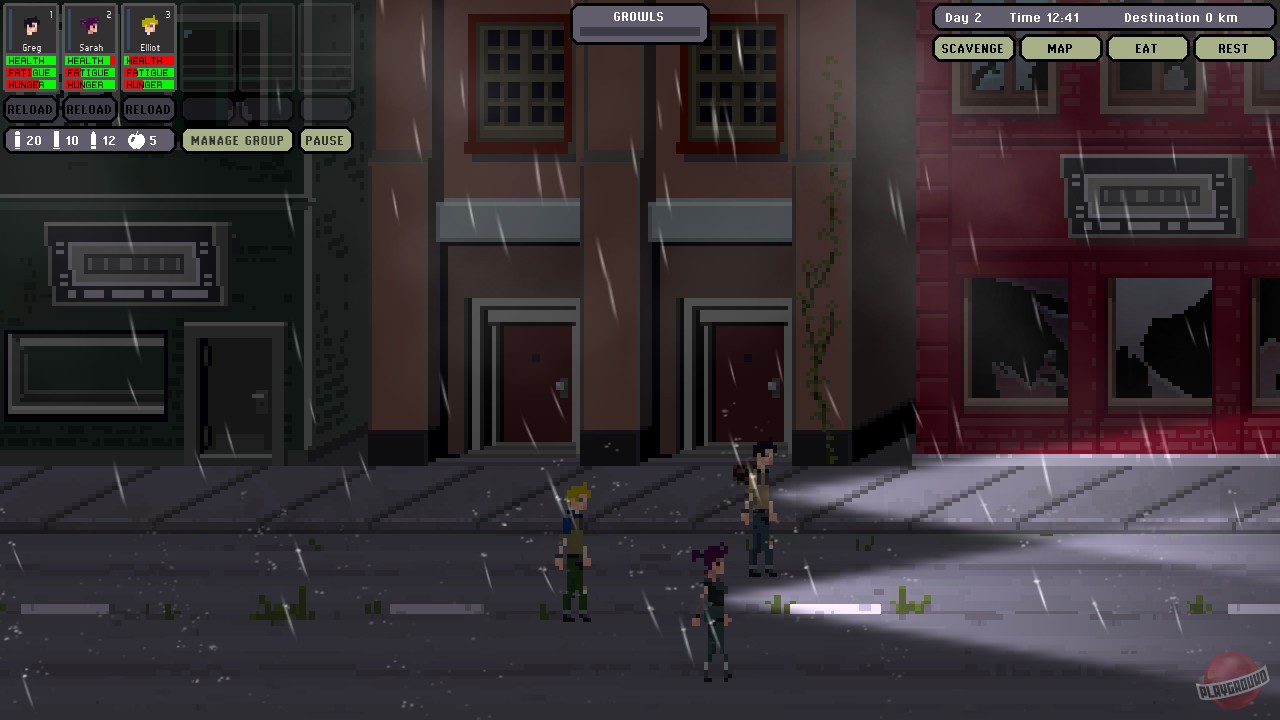Open the MANAGE GROUP panel
This screenshot has width=1280, height=720.
[236, 140]
